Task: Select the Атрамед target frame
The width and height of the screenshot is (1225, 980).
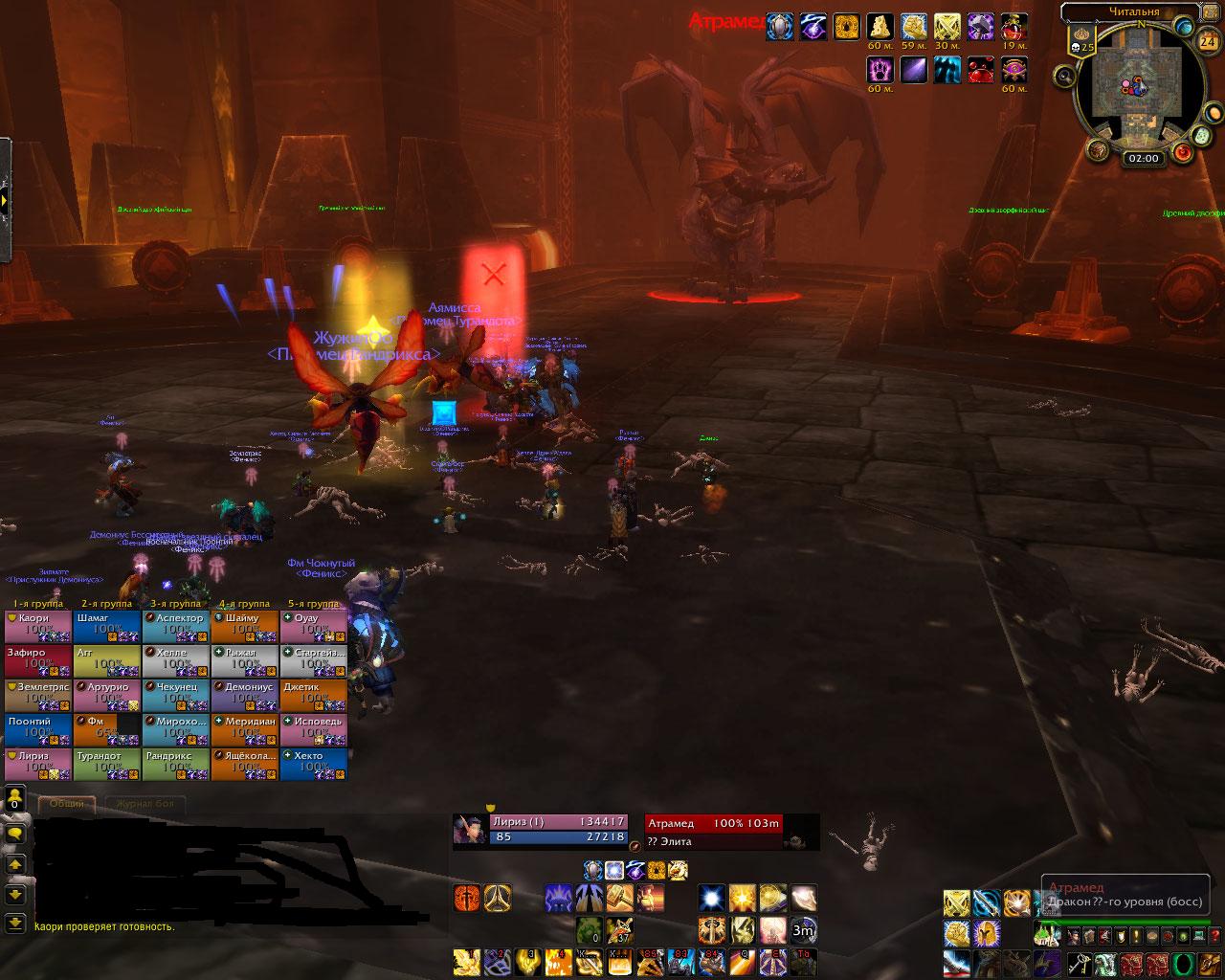Action: pos(731,831)
